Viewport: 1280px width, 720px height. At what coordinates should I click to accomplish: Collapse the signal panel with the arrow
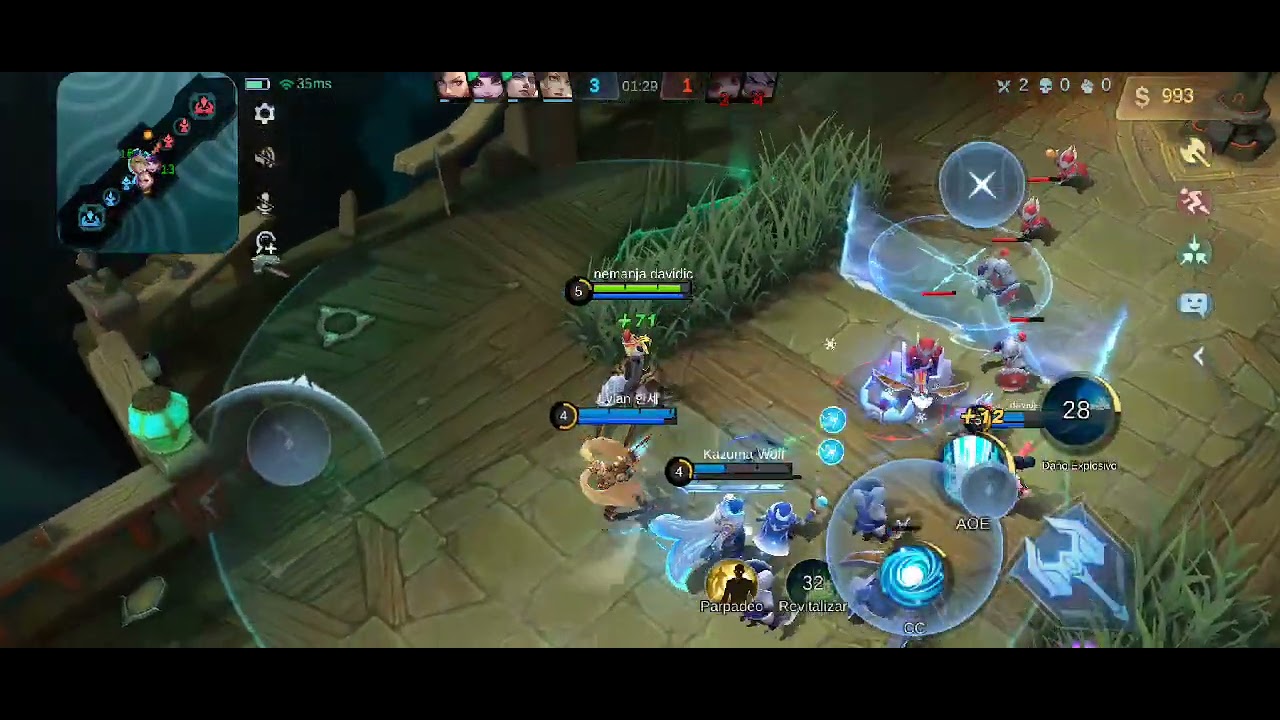coord(1198,357)
